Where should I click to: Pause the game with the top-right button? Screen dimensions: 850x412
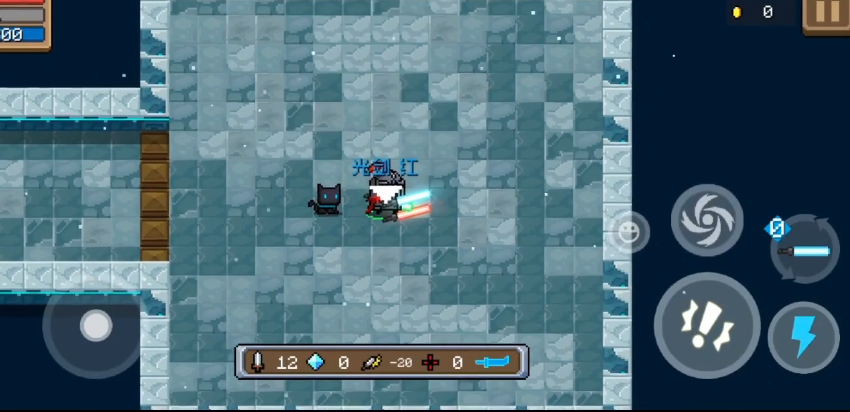(x=827, y=14)
